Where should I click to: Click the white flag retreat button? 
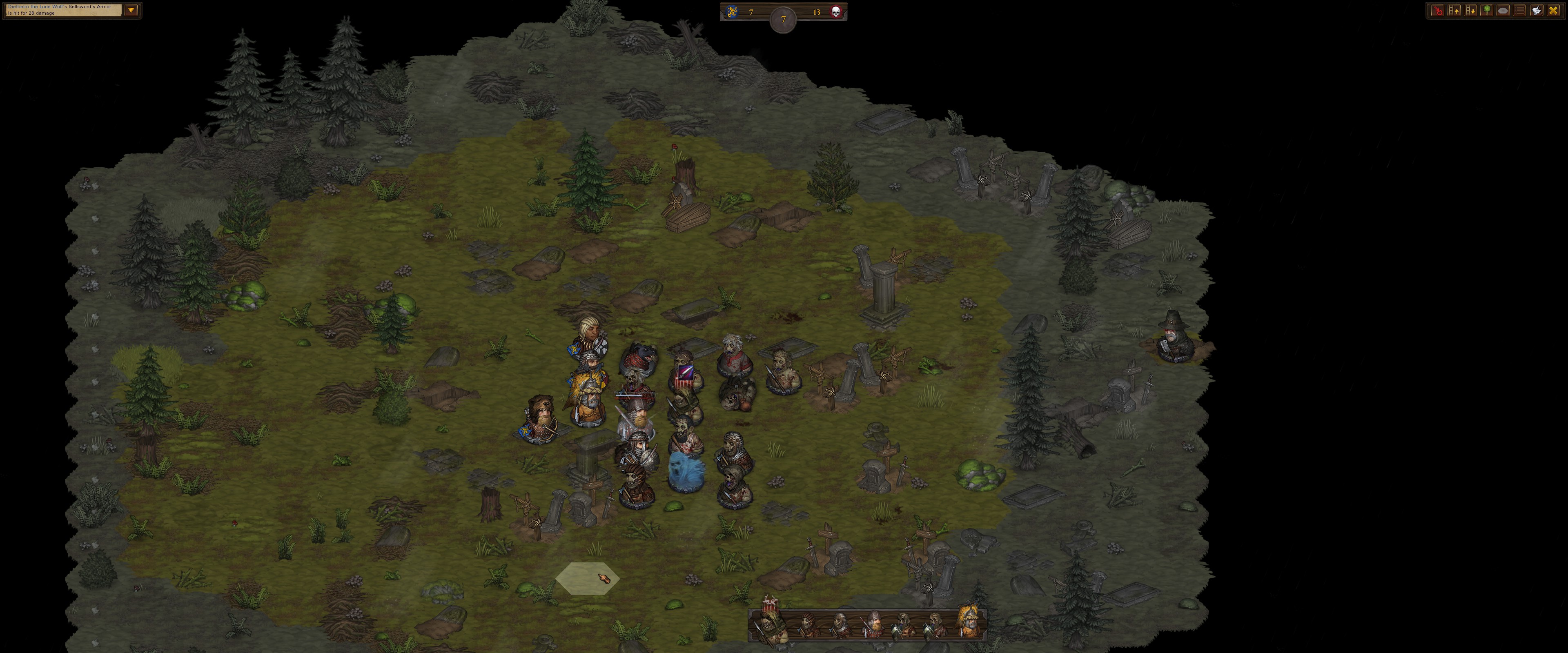[x=1536, y=11]
